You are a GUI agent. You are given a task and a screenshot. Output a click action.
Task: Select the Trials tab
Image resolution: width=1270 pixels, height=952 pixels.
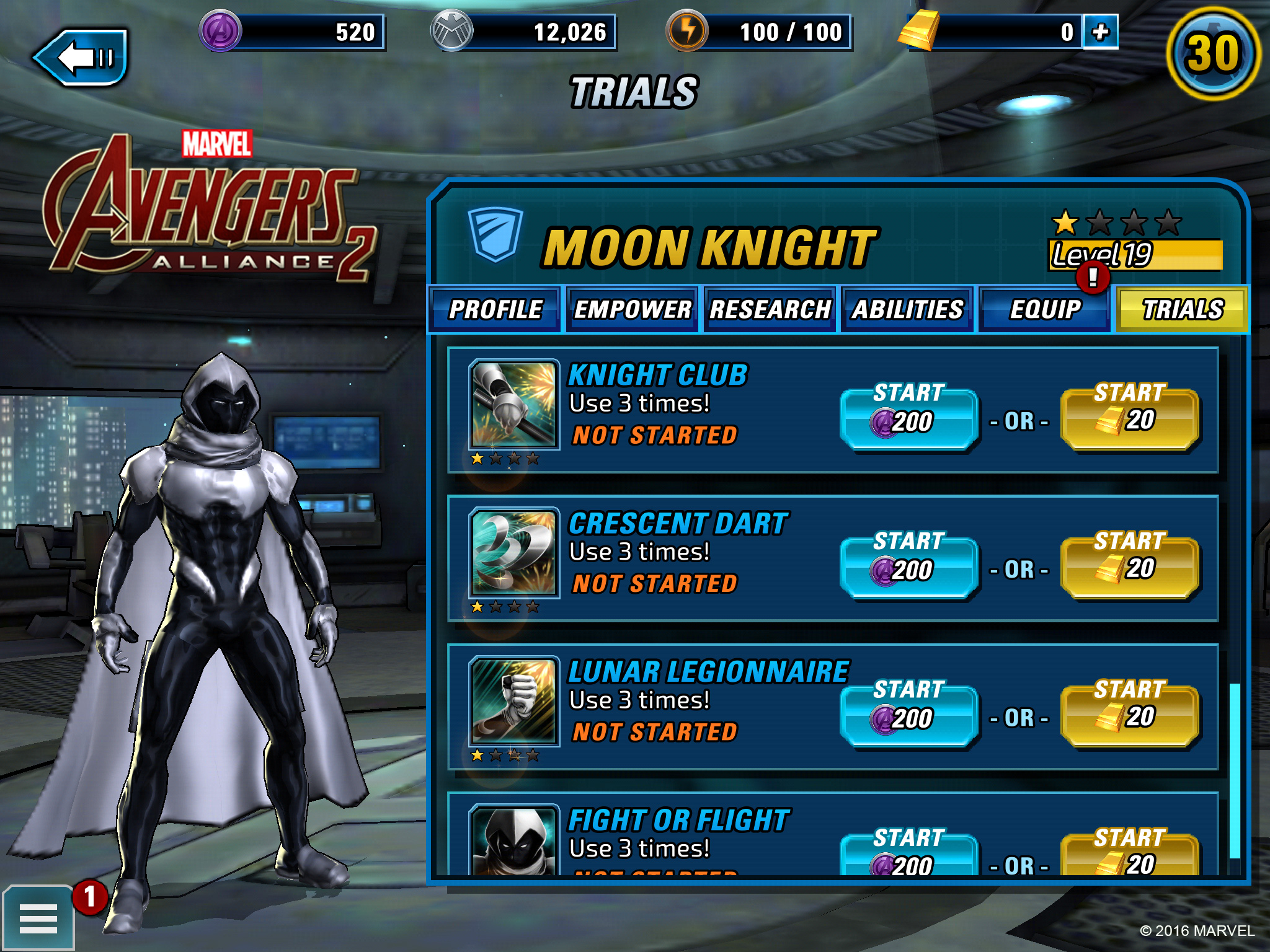[1183, 309]
